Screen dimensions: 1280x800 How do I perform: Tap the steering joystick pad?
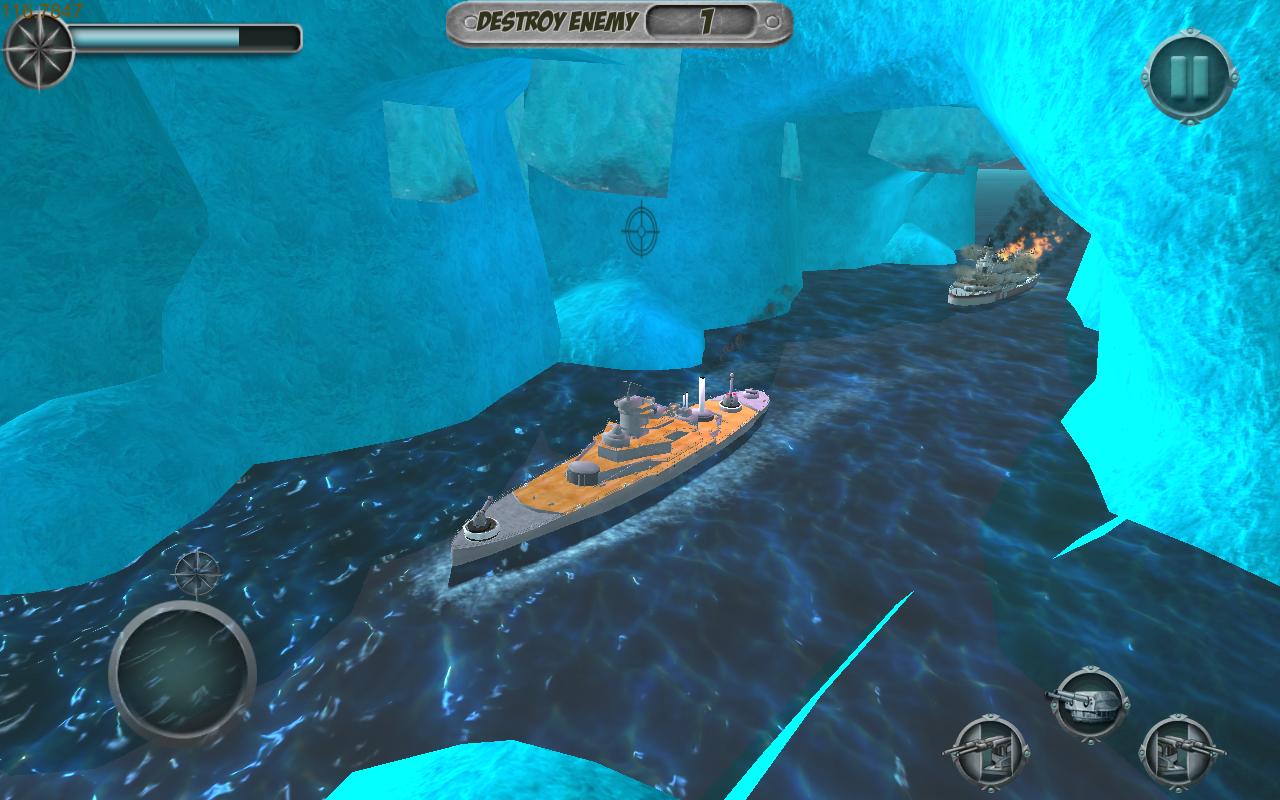183,672
